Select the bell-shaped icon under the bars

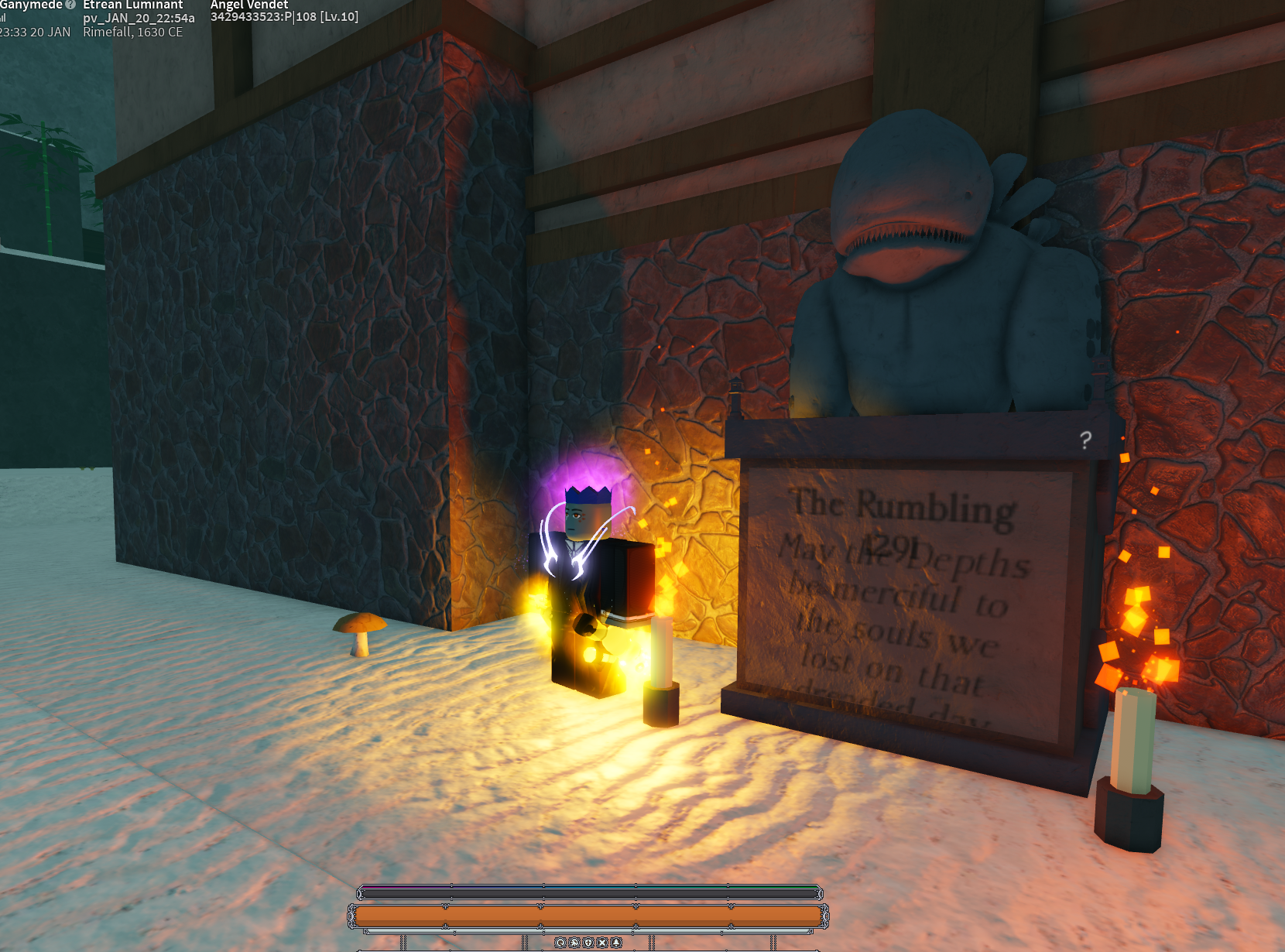[616, 943]
